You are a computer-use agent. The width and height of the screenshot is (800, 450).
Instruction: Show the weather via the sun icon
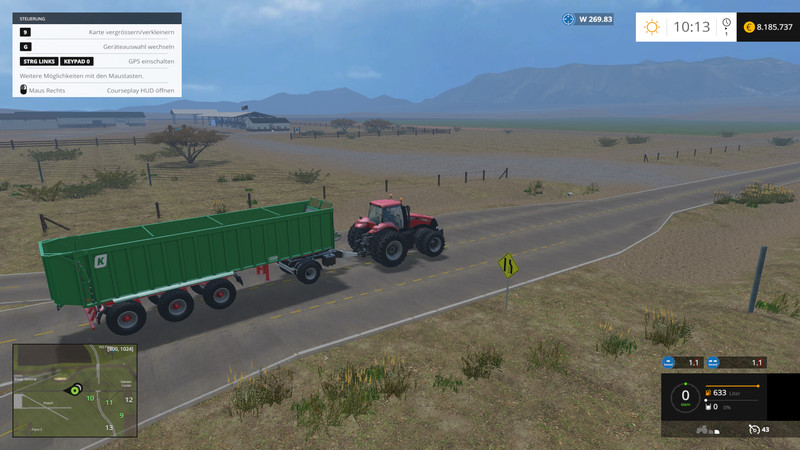652,27
